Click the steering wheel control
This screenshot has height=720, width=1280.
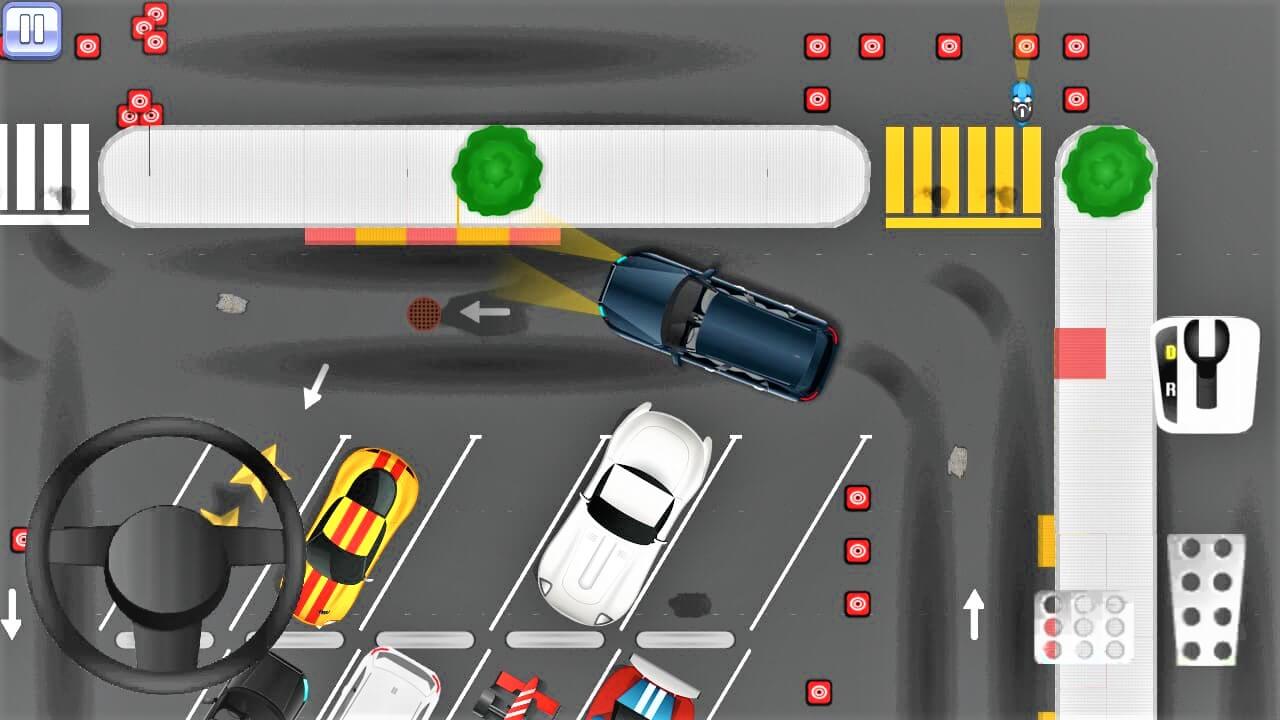click(163, 557)
